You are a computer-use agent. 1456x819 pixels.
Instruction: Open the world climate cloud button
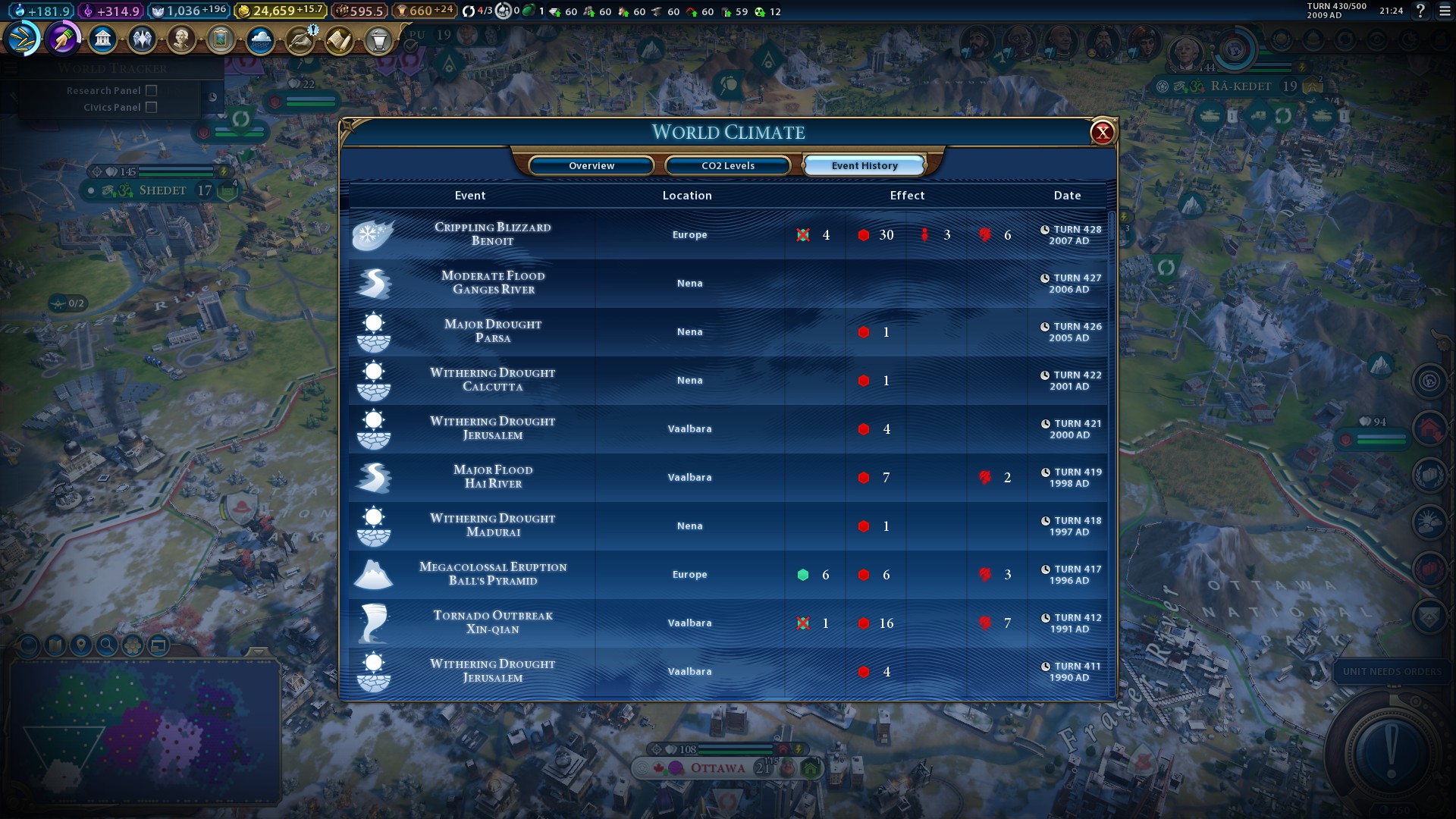[x=260, y=39]
